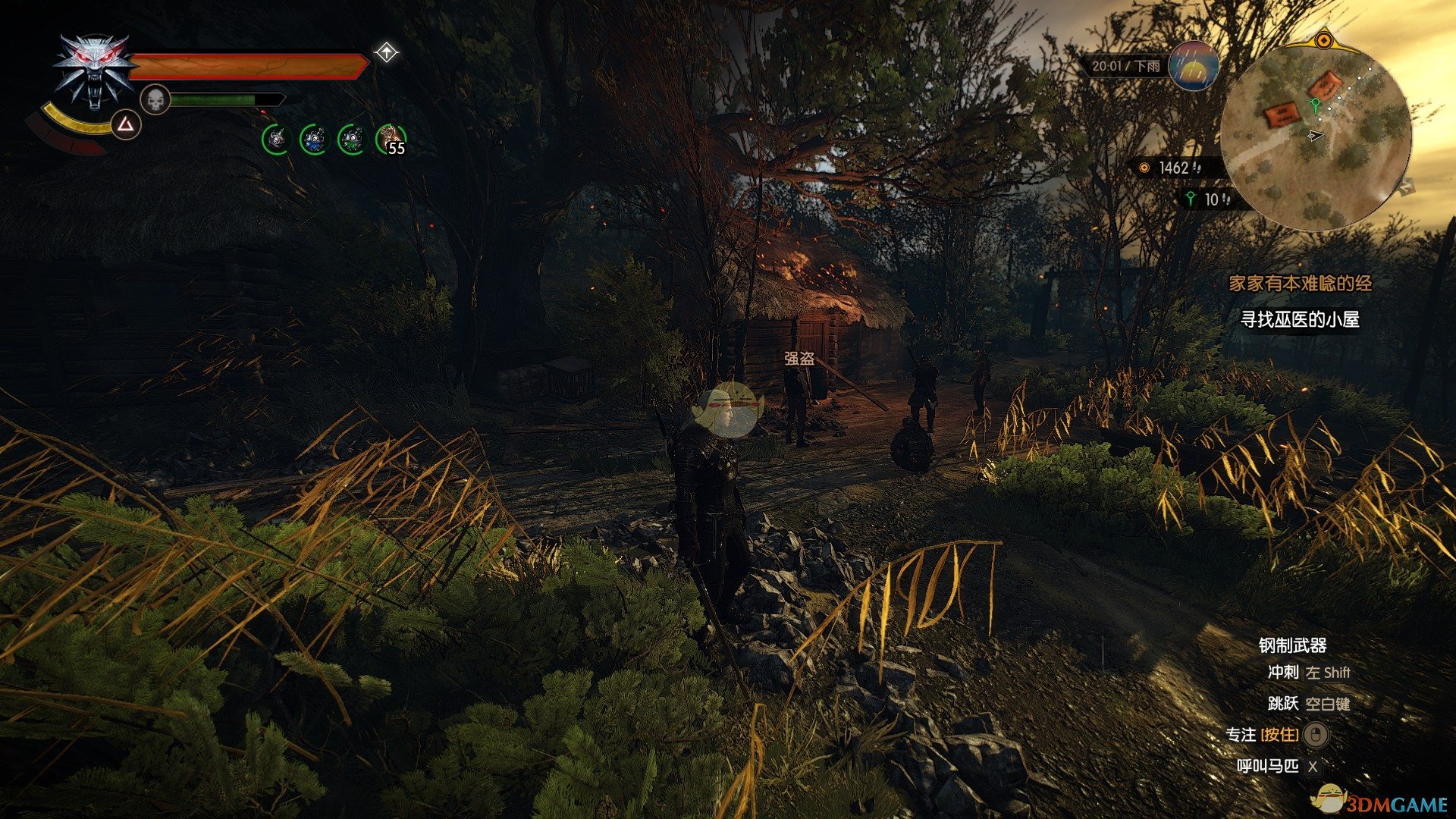1456x819 pixels.
Task: Select the green skull potion buff icon
Action: coord(350,140)
